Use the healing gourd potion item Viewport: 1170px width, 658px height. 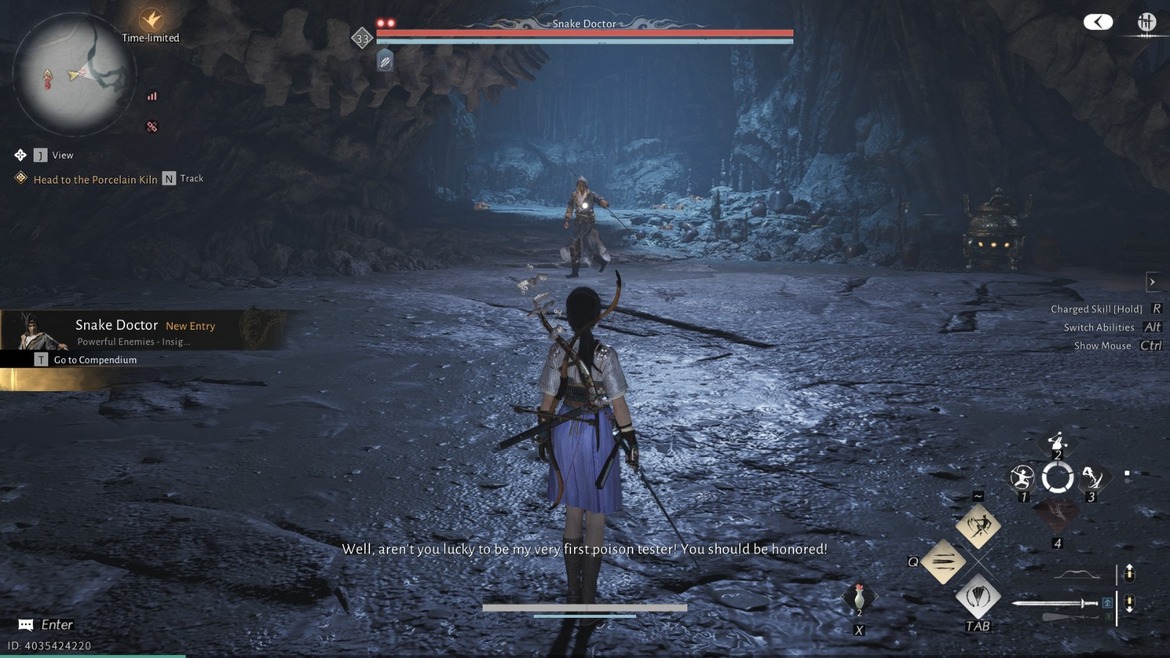click(x=858, y=599)
